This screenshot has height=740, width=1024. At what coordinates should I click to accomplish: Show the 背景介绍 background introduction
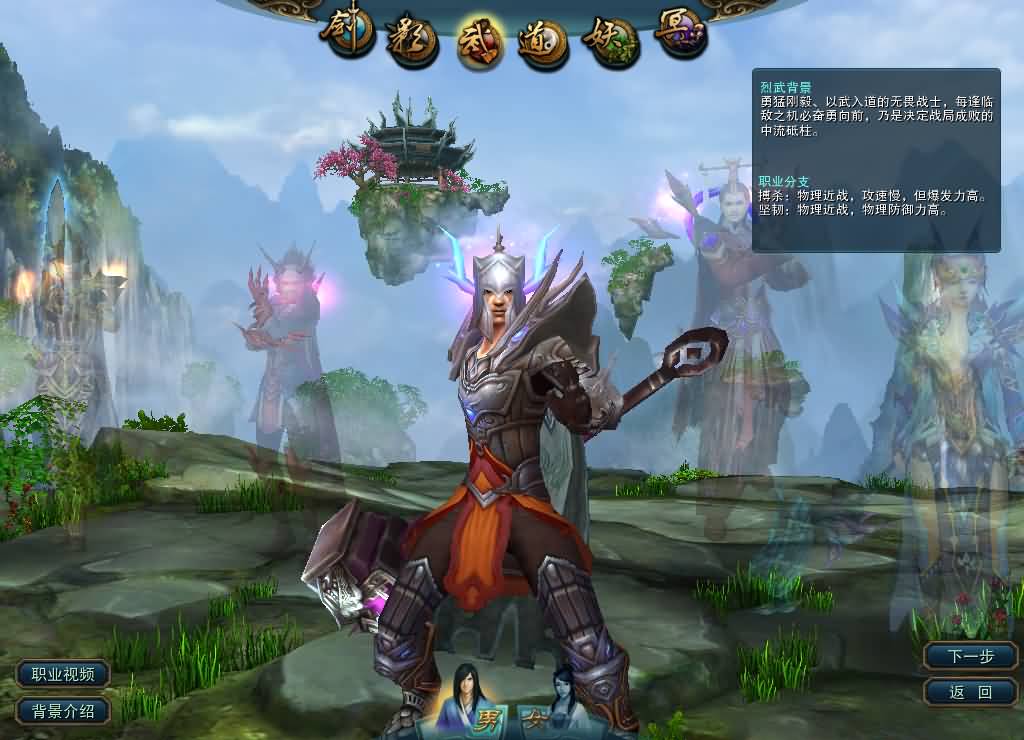click(x=63, y=711)
